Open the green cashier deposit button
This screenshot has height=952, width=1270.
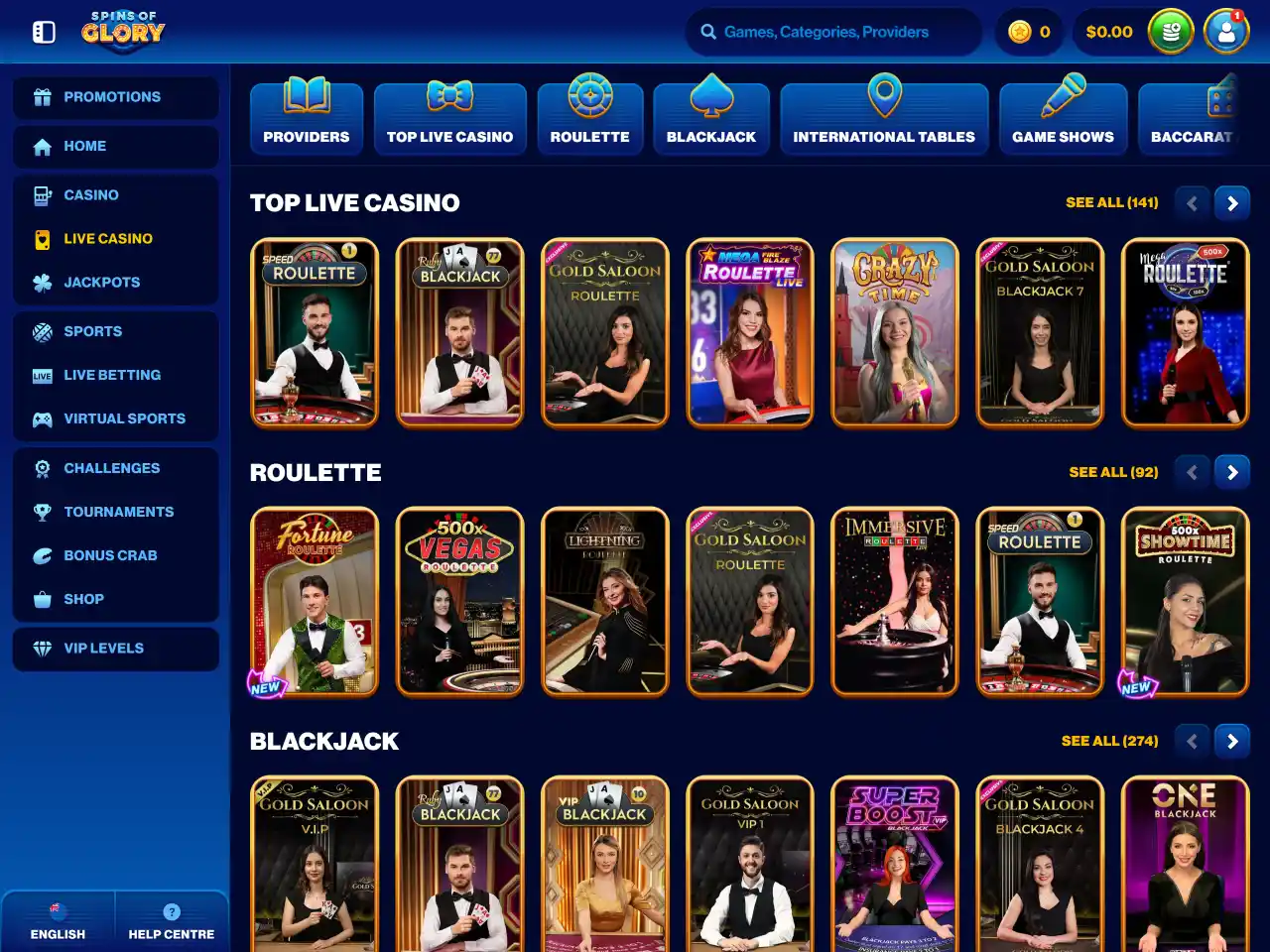[x=1171, y=32]
